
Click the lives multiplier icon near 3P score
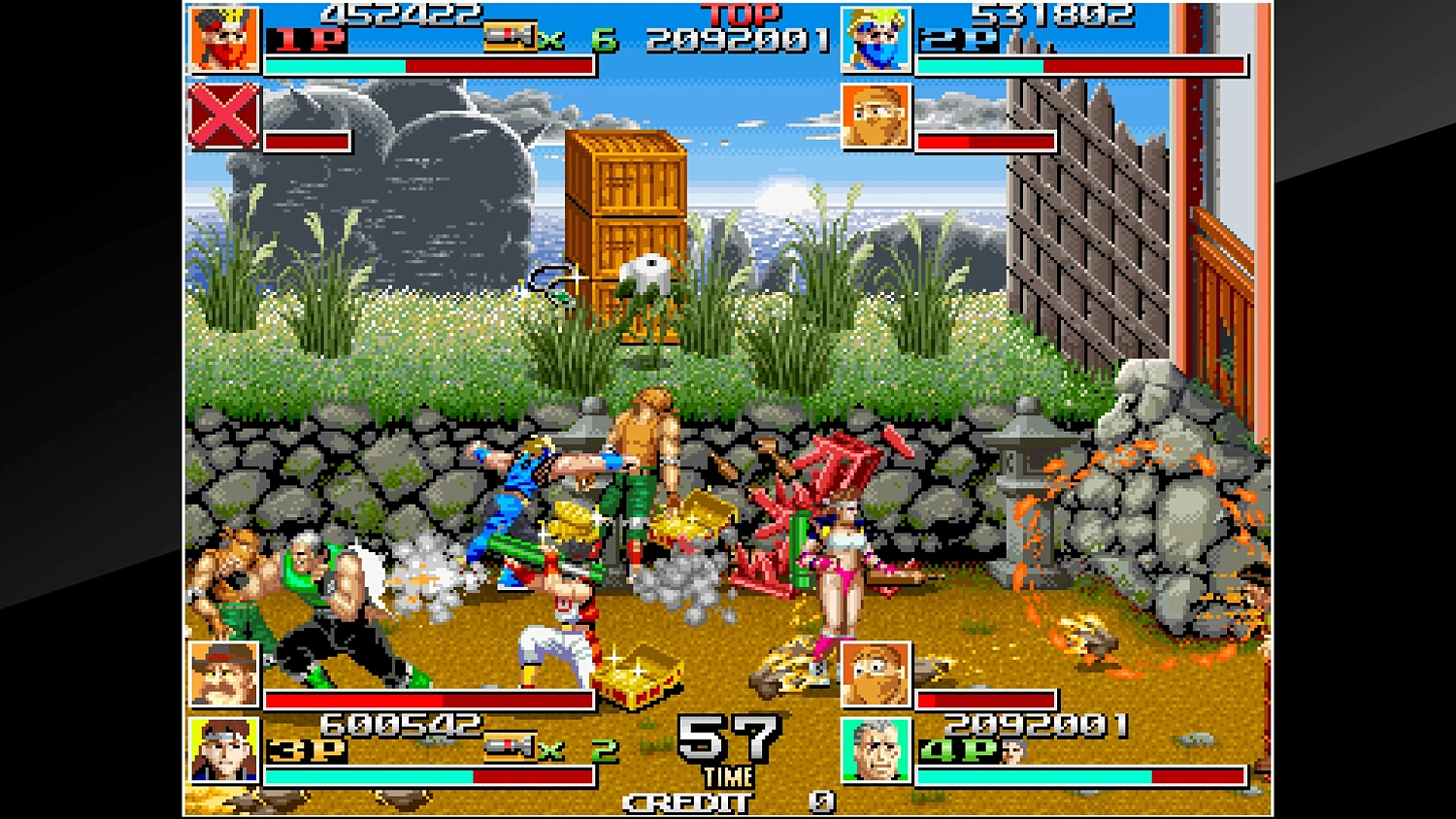point(509,747)
